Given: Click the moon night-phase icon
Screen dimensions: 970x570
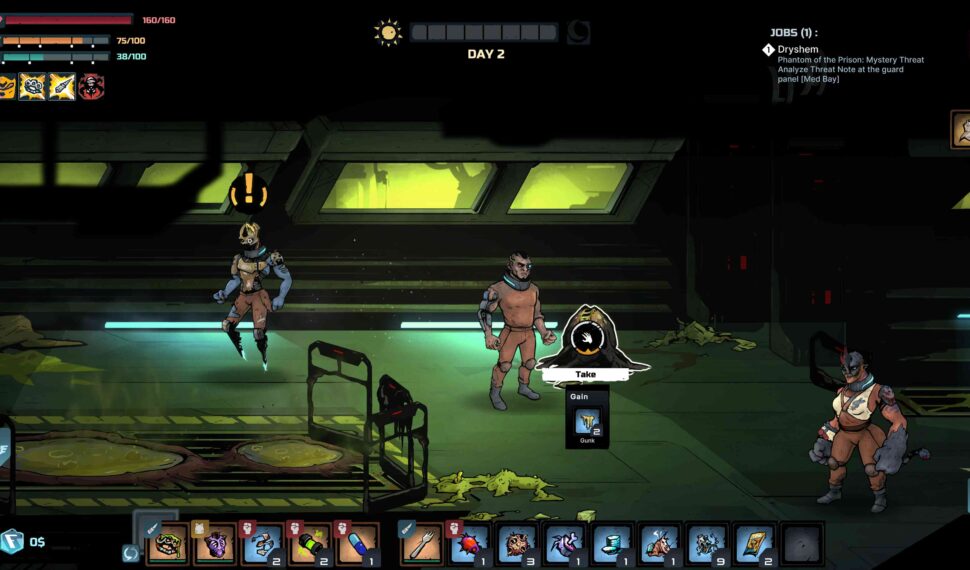Looking at the screenshot, I should click(x=578, y=33).
